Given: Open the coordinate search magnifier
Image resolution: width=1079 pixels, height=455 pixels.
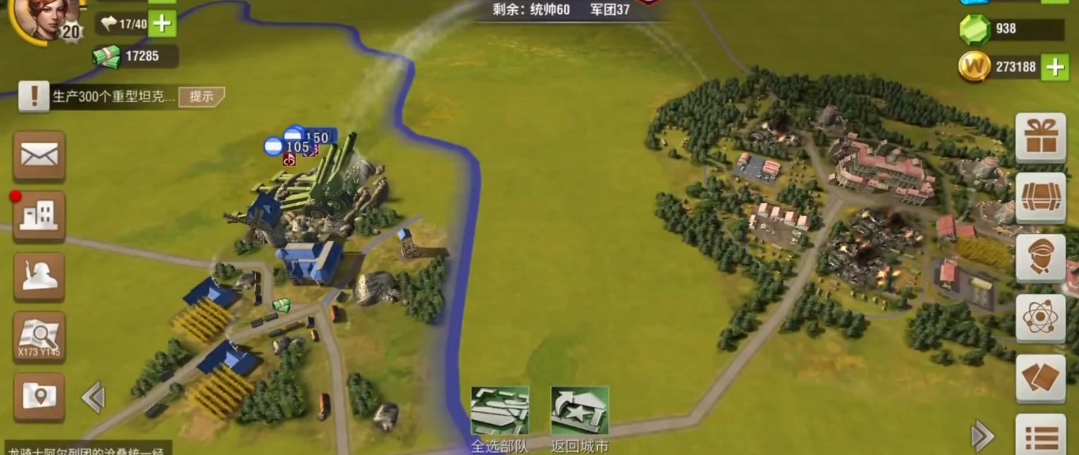Looking at the screenshot, I should coord(39,336).
